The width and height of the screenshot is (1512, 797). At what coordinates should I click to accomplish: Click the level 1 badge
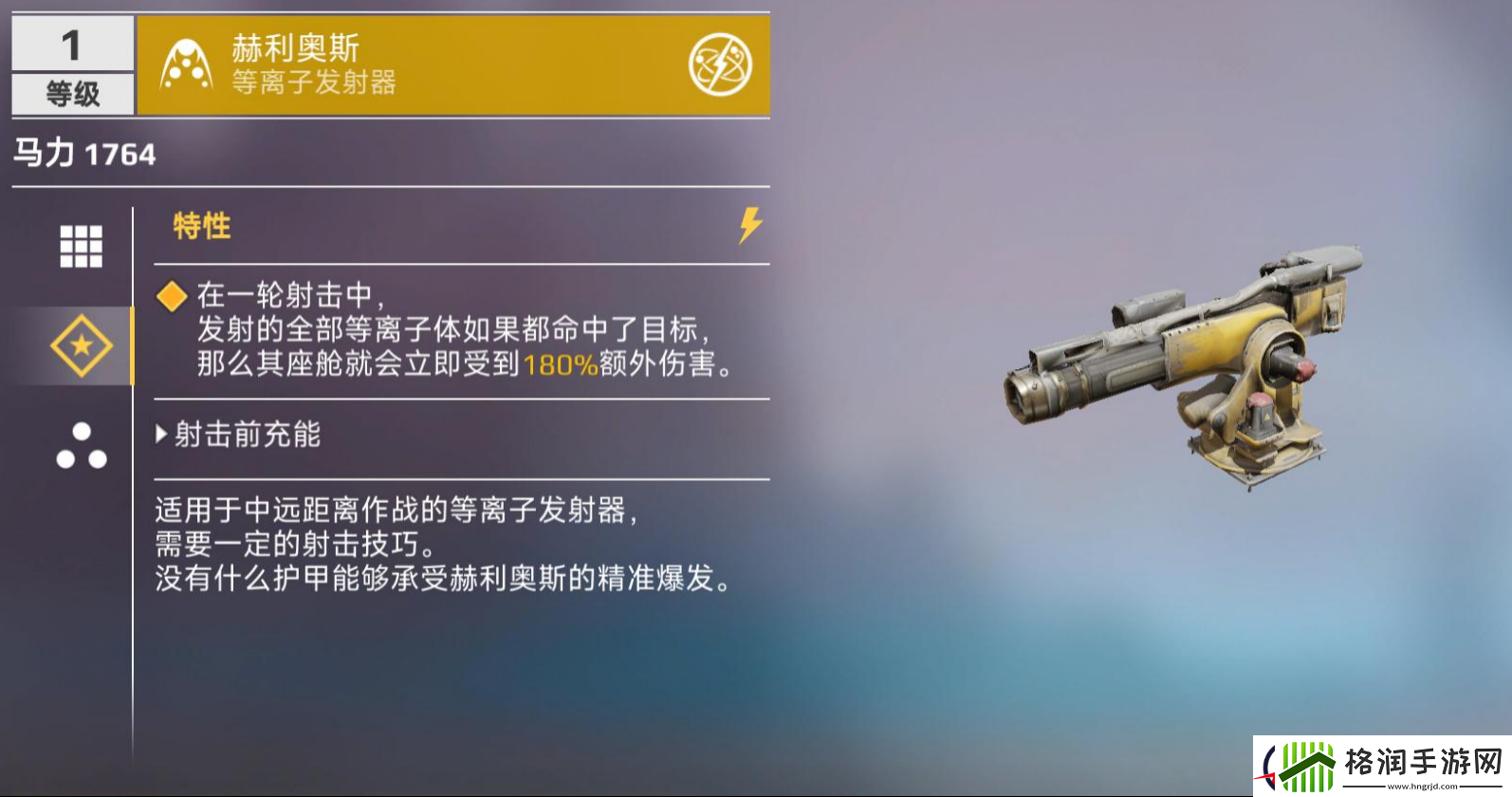pos(71,43)
